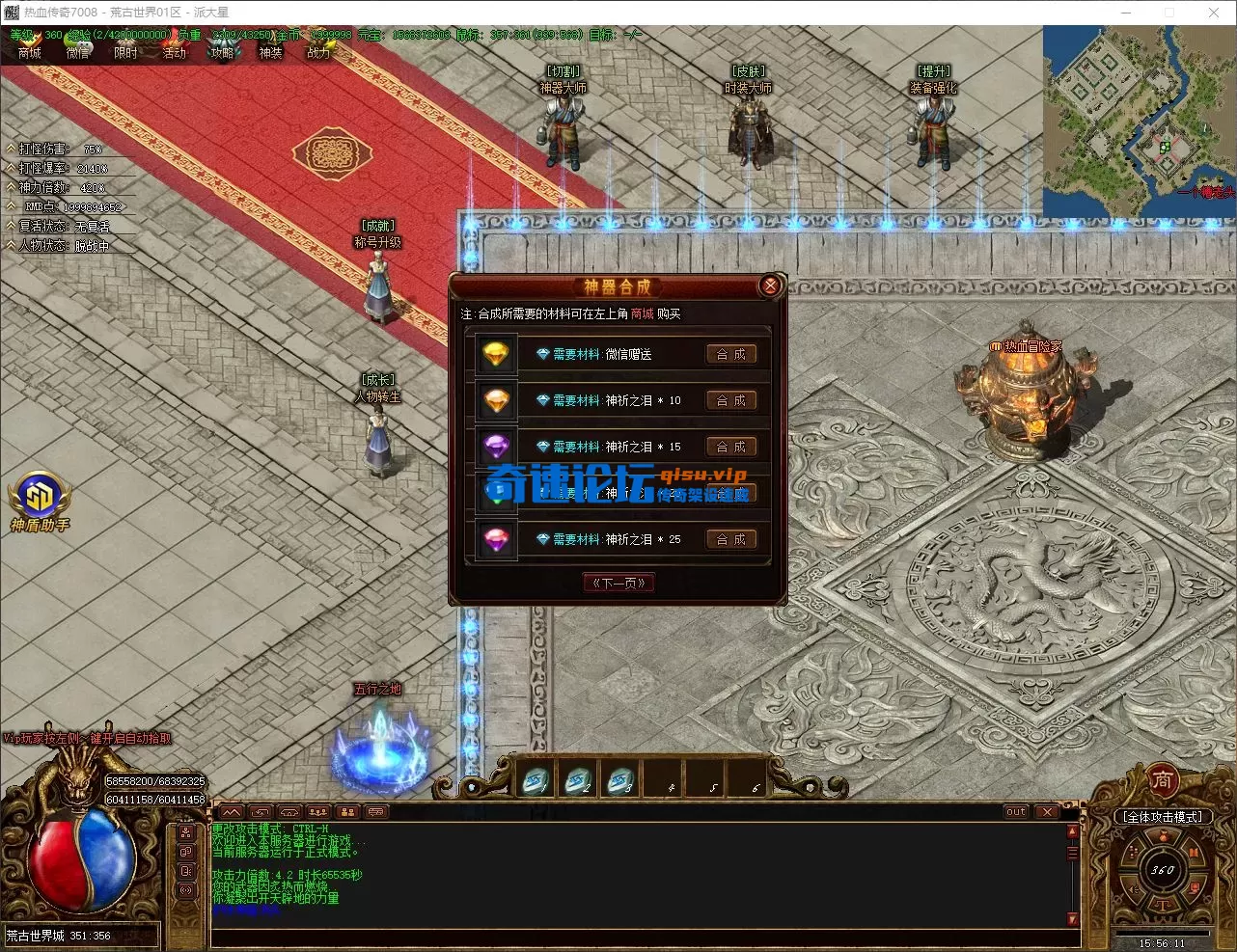Open the 战力 combat power menu
This screenshot has width=1237, height=952.
(x=319, y=53)
